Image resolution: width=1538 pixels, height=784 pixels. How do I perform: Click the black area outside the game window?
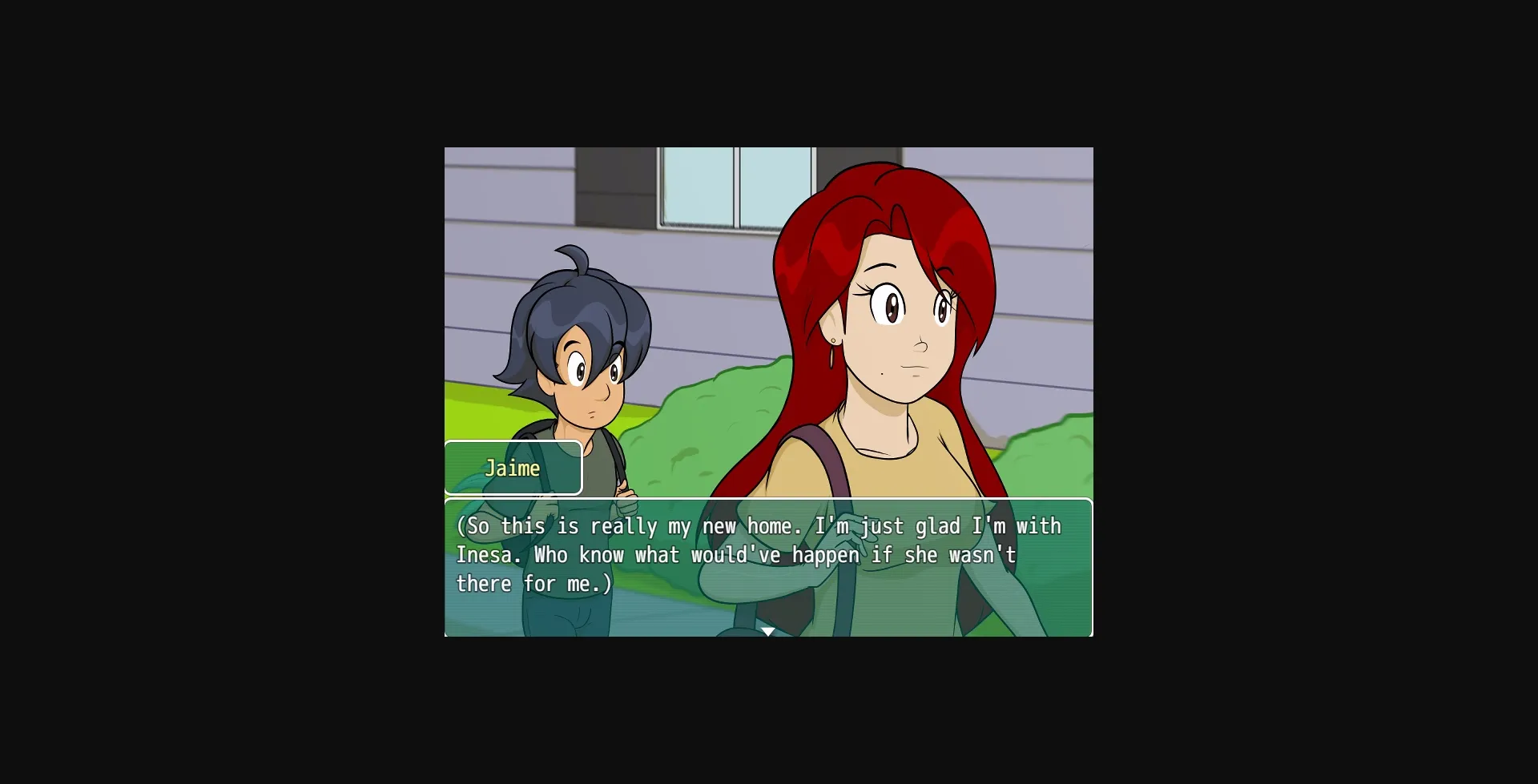(200, 392)
